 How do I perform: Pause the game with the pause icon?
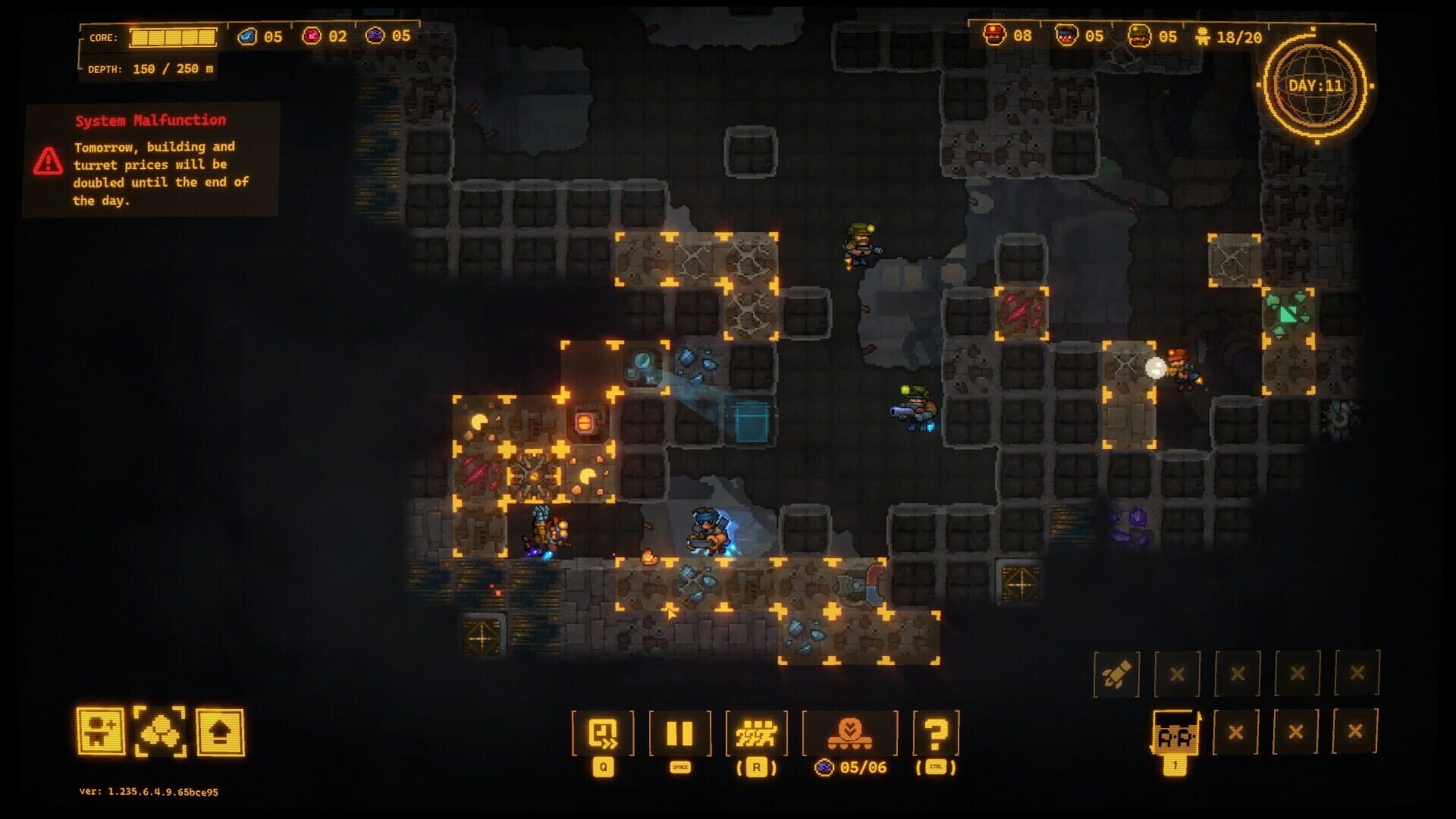(x=679, y=732)
